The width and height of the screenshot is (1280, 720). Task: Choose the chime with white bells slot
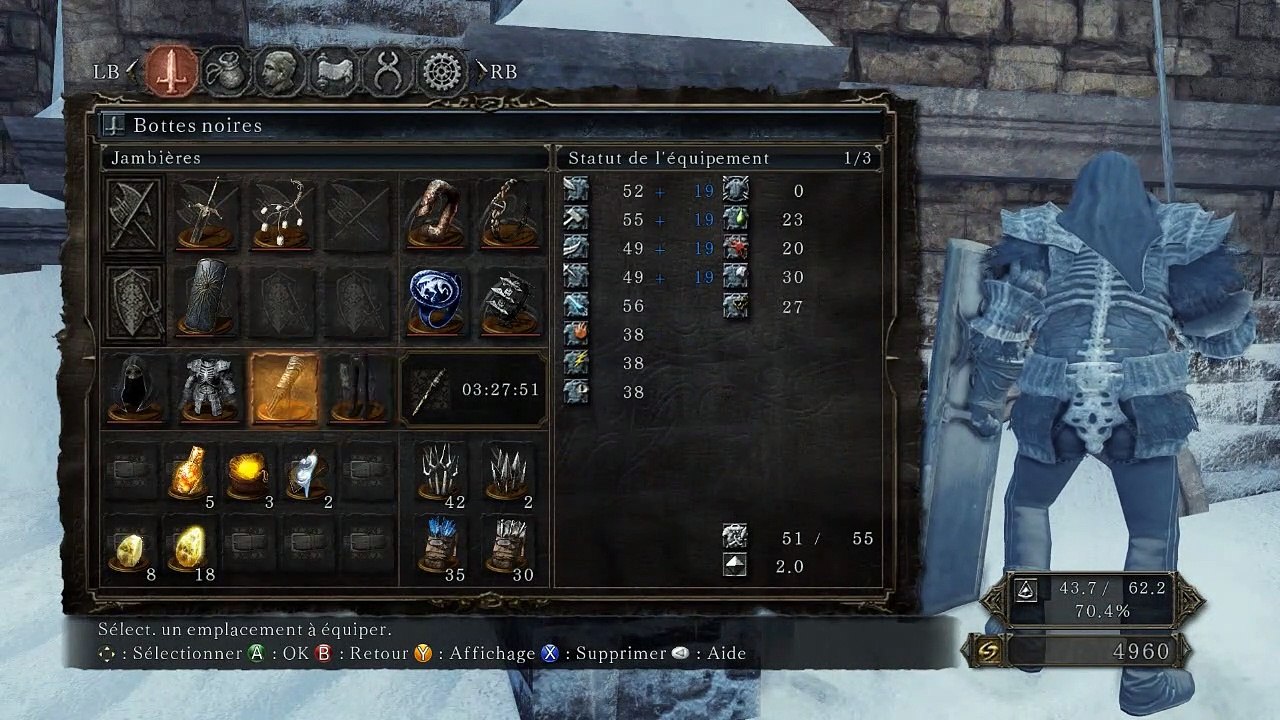pyautogui.click(x=283, y=214)
